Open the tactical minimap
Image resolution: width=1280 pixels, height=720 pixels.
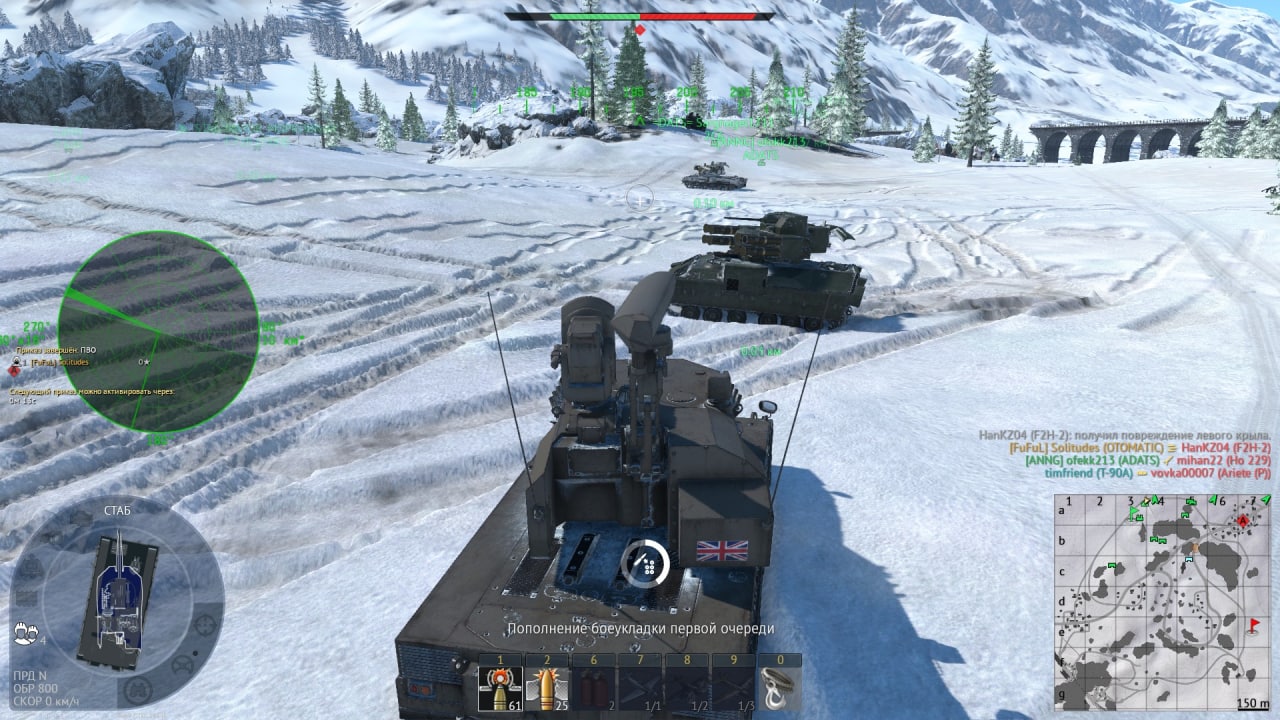[1162, 602]
